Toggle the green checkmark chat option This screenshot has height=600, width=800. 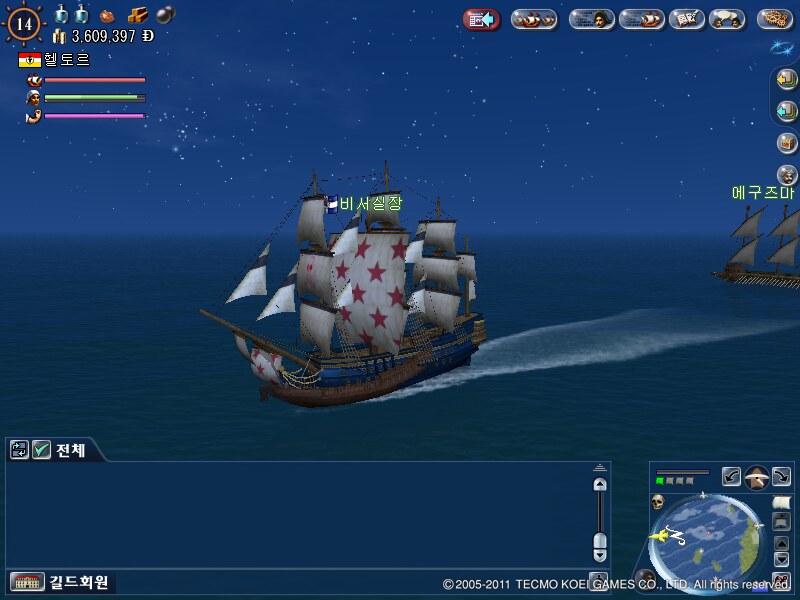coord(42,450)
